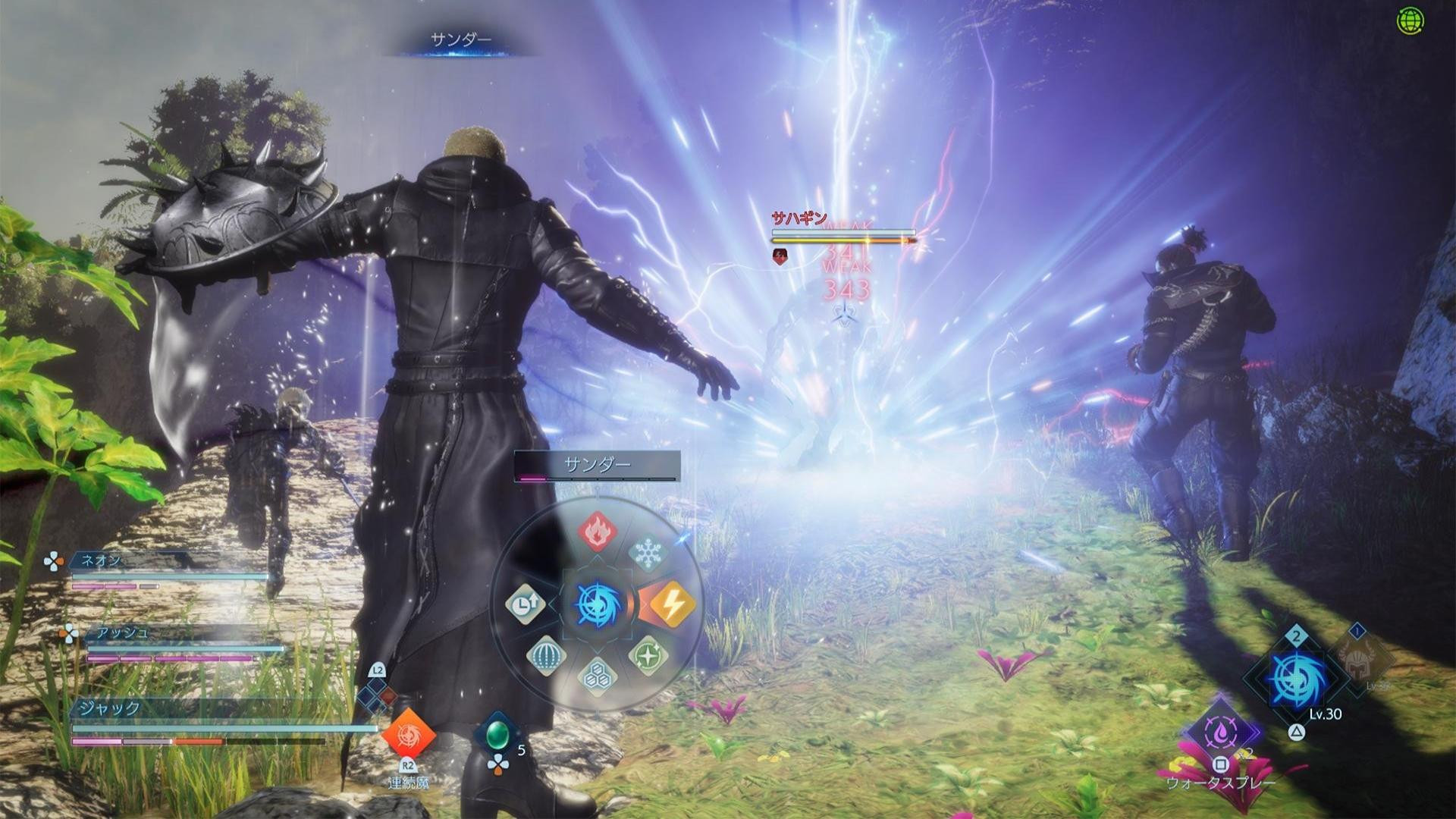This screenshot has height=819, width=1456.
Task: Select the clock with arrow spell
Action: (525, 604)
